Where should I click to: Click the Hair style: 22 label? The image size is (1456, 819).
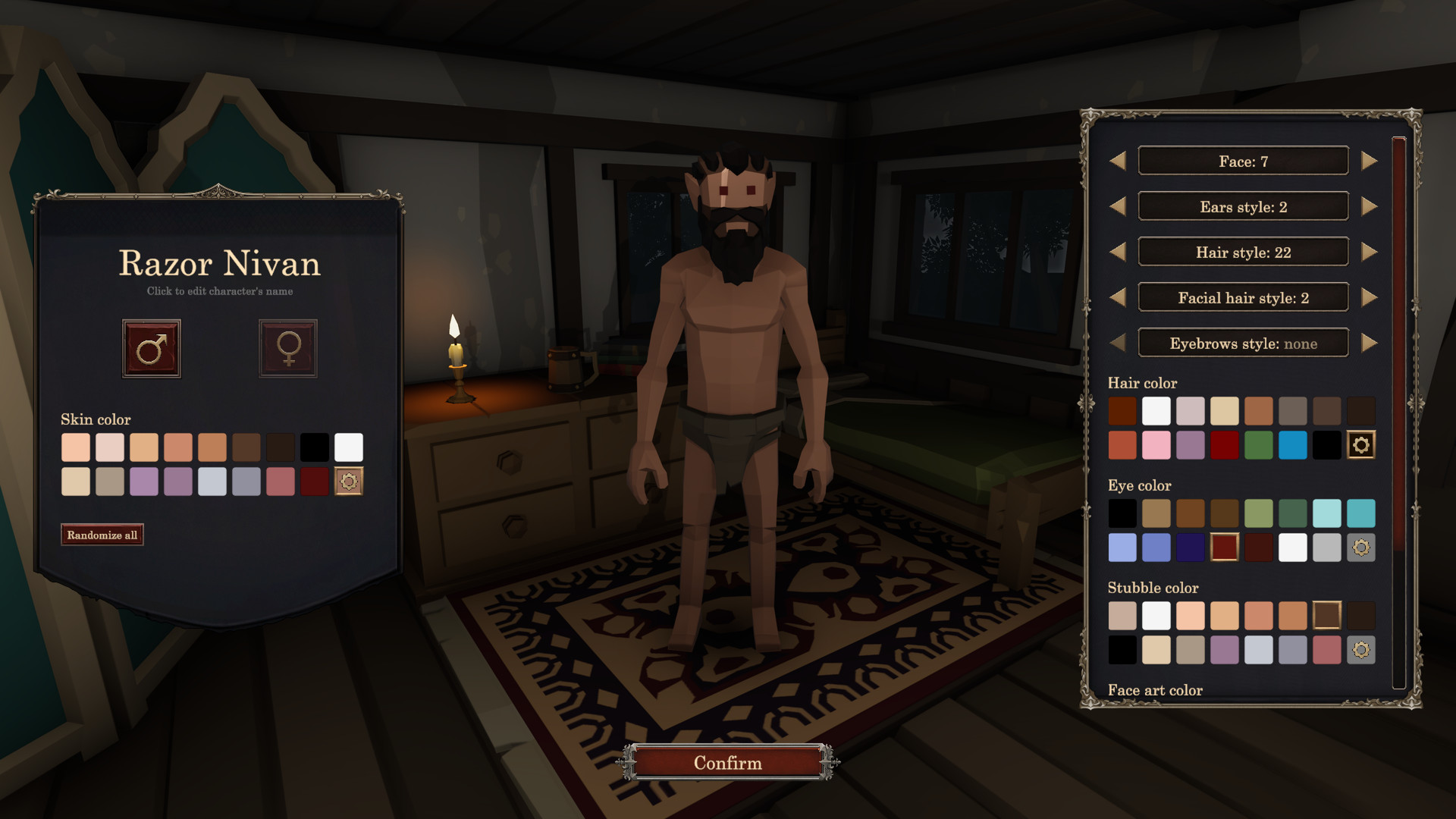tap(1243, 252)
